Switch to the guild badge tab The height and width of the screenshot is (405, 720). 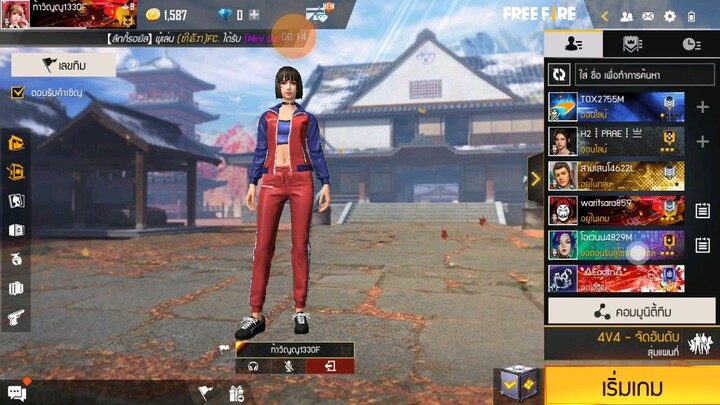pyautogui.click(x=632, y=44)
